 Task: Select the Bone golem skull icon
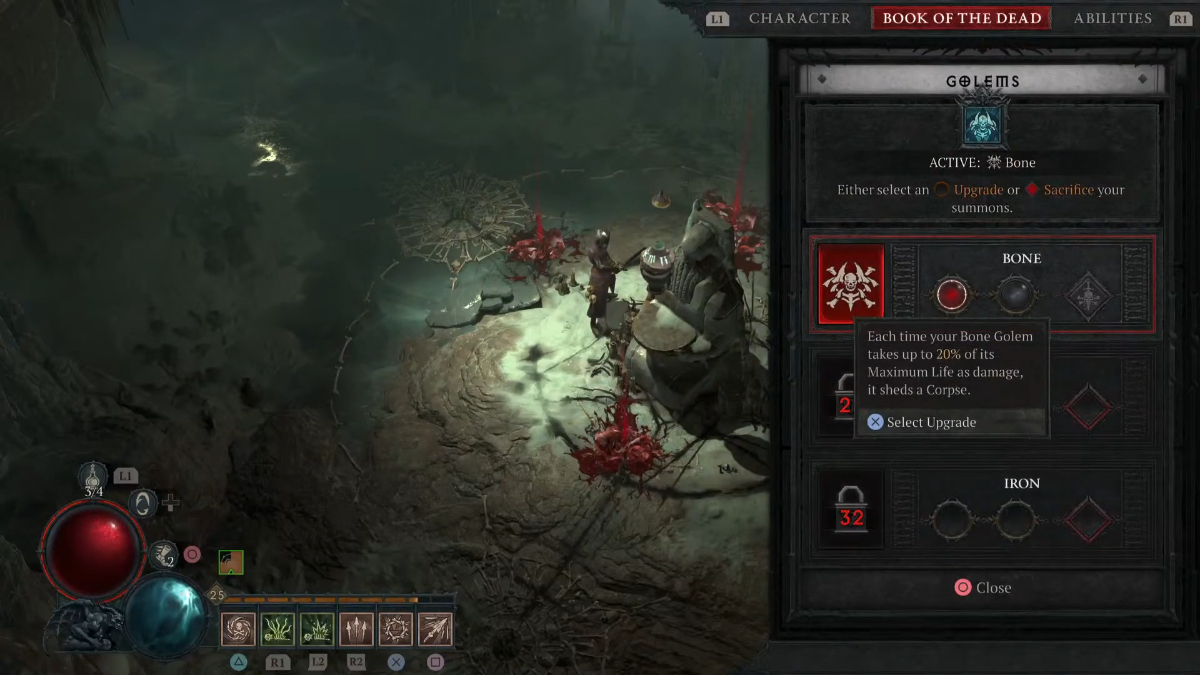851,284
